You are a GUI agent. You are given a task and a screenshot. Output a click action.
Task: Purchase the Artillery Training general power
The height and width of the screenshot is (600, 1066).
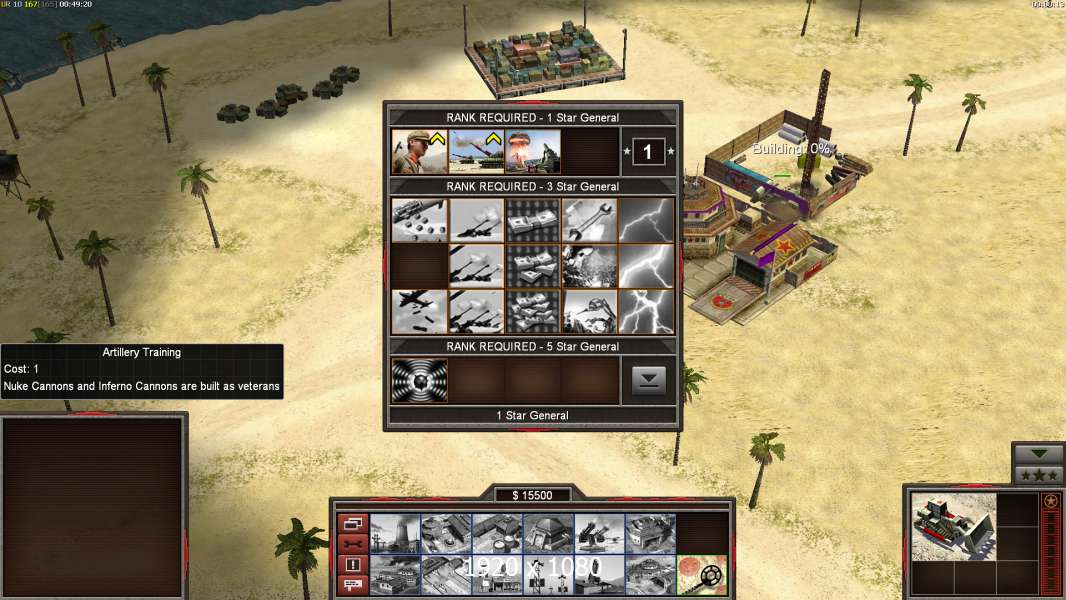(476, 152)
